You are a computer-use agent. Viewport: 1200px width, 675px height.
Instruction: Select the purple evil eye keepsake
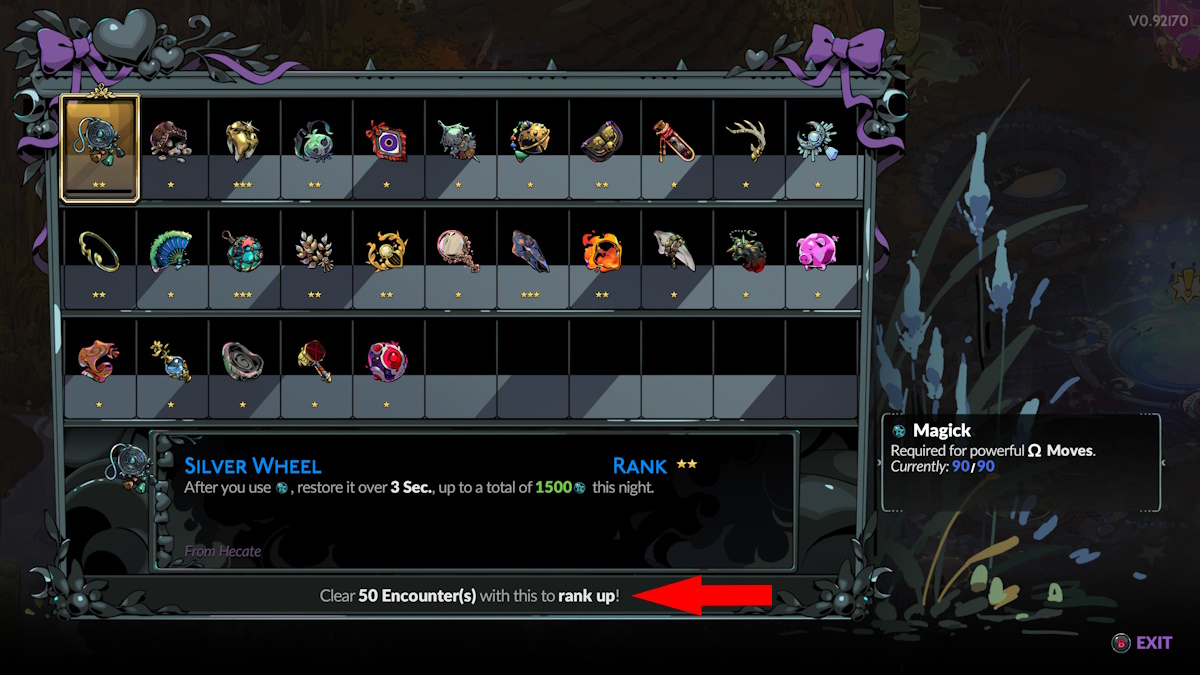point(388,141)
